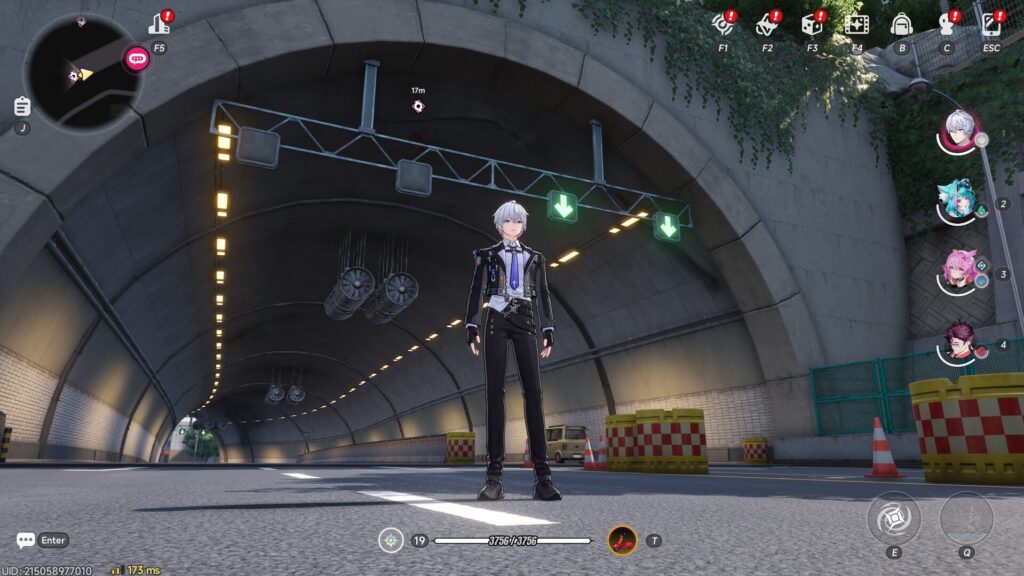Activate the shuriken skill button
The image size is (1024, 576).
click(893, 517)
